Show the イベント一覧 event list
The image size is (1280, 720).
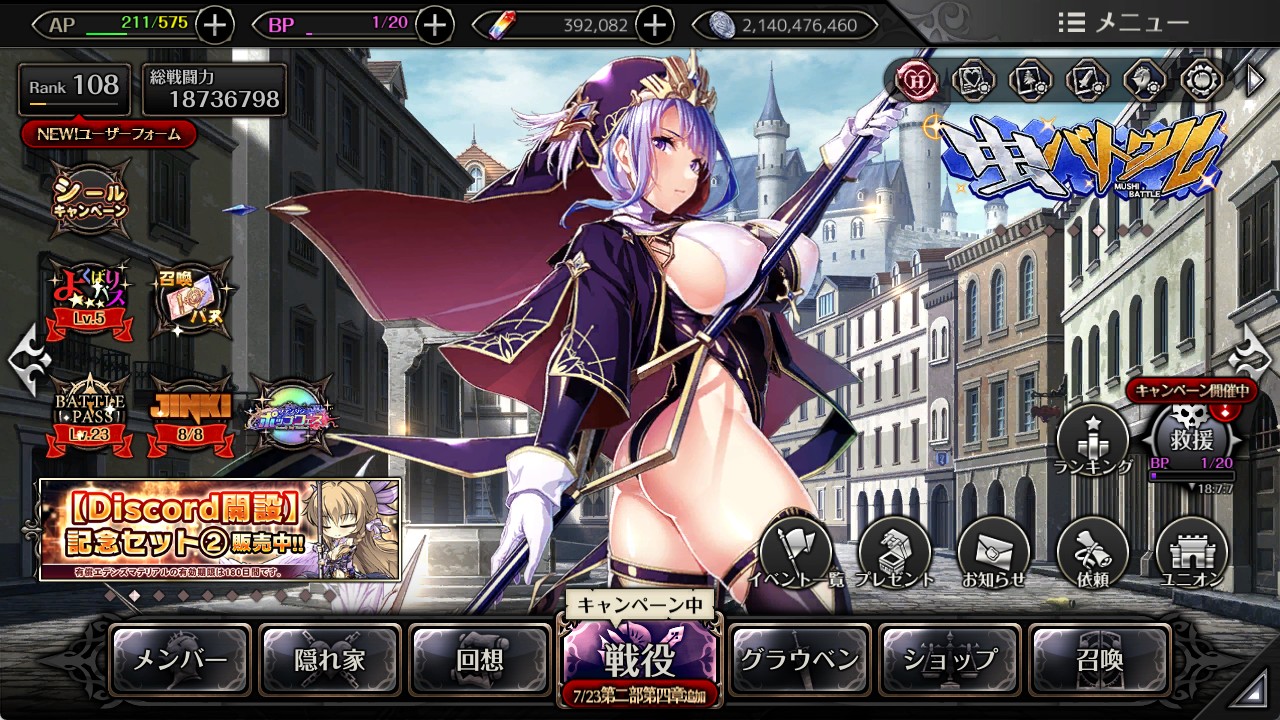pyautogui.click(x=796, y=553)
